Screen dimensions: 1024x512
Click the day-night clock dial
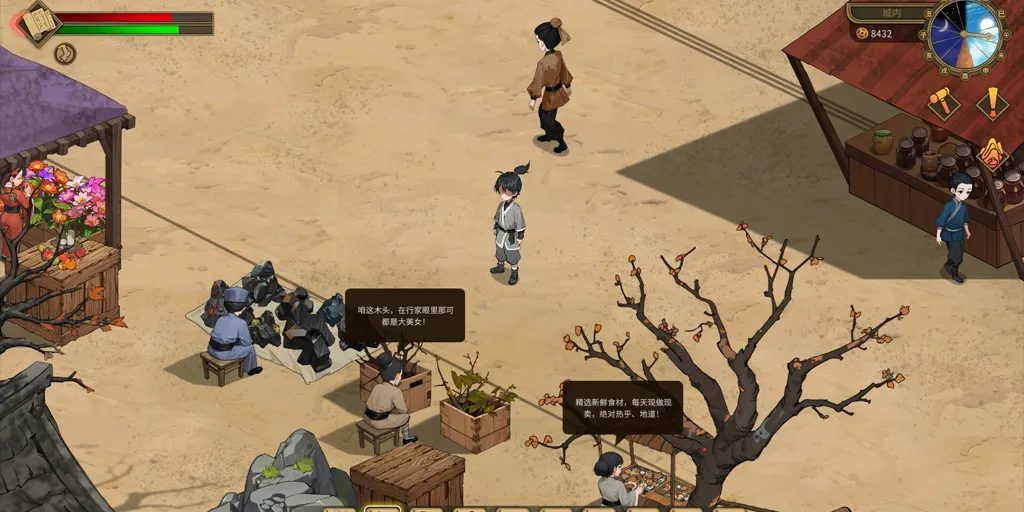click(964, 35)
